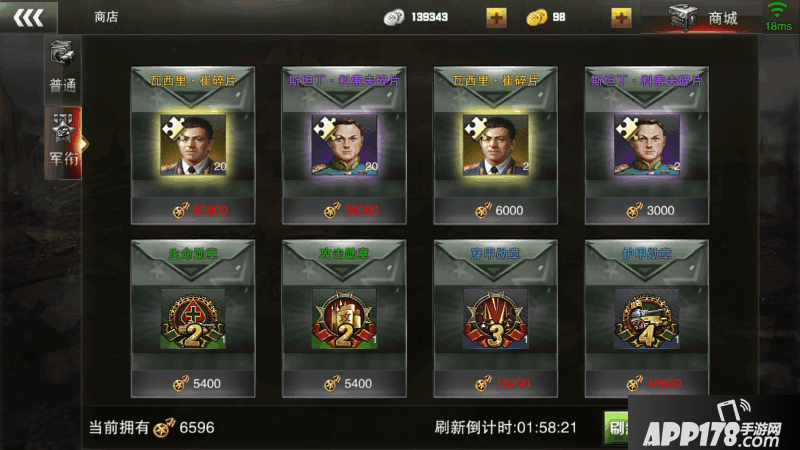Add silver coins with the plus button
This screenshot has height=450, width=800.
coord(496,17)
